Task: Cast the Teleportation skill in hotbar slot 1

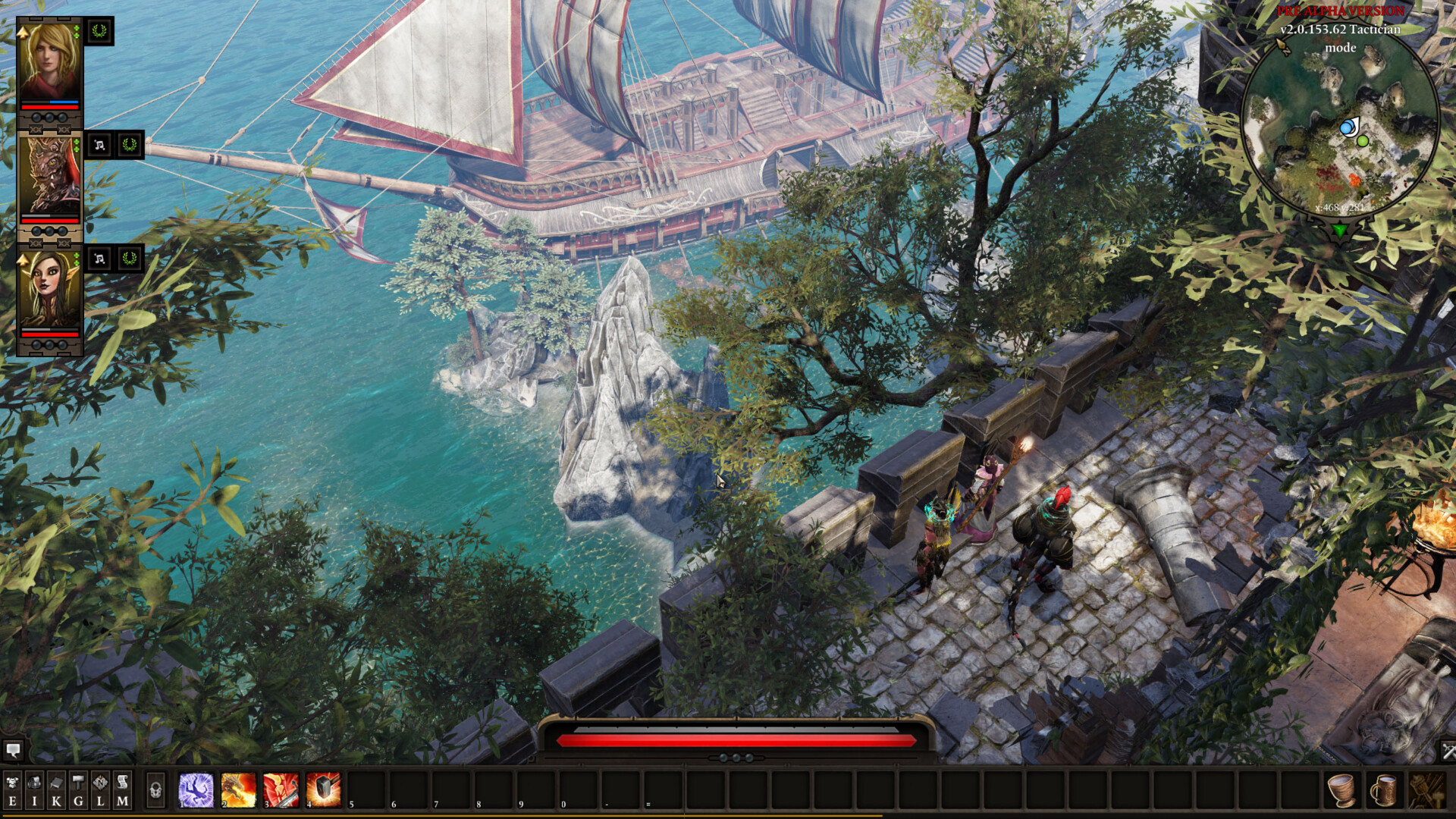Action: click(196, 790)
